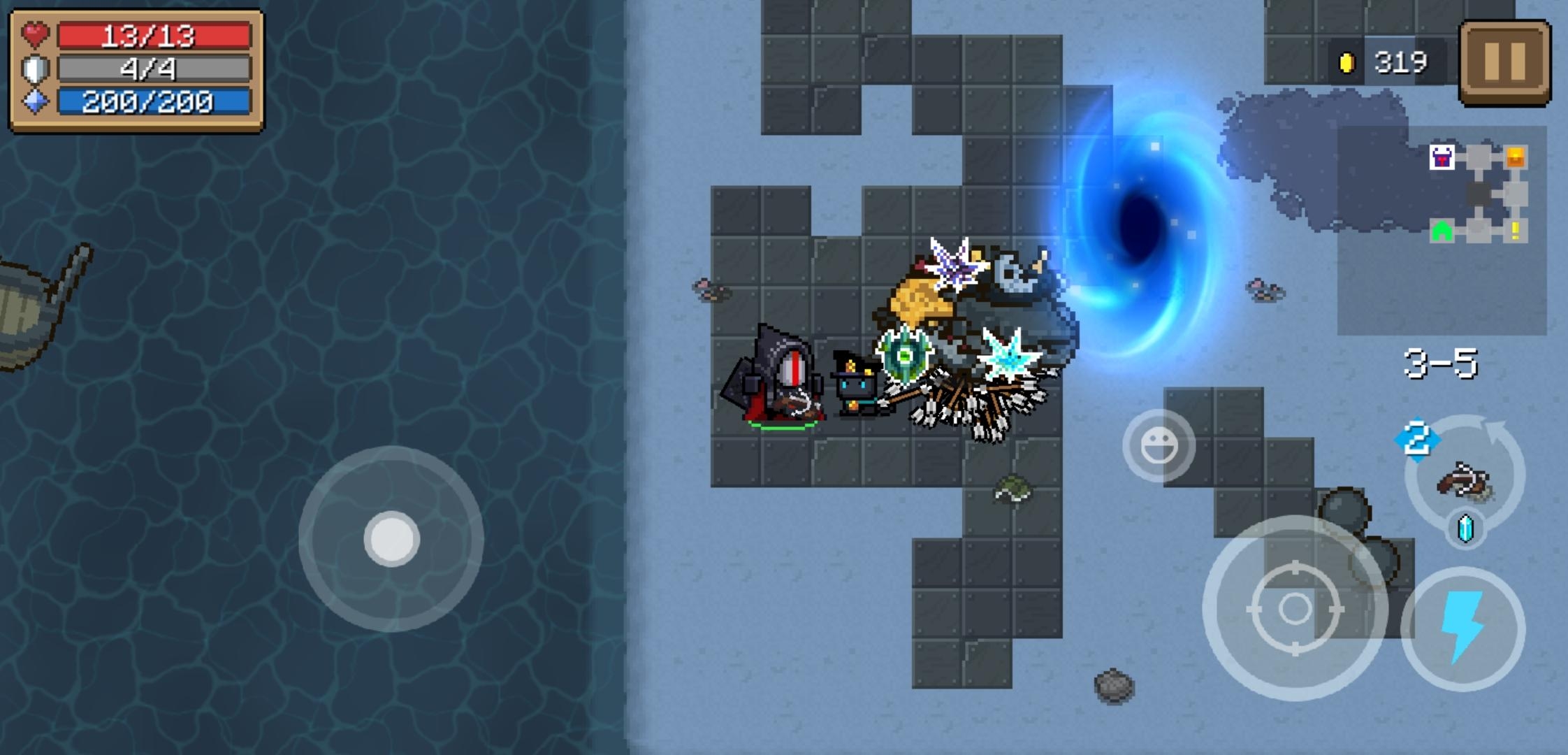Fire with the crosshair attack button
The height and width of the screenshot is (755, 1568).
click(x=1295, y=608)
